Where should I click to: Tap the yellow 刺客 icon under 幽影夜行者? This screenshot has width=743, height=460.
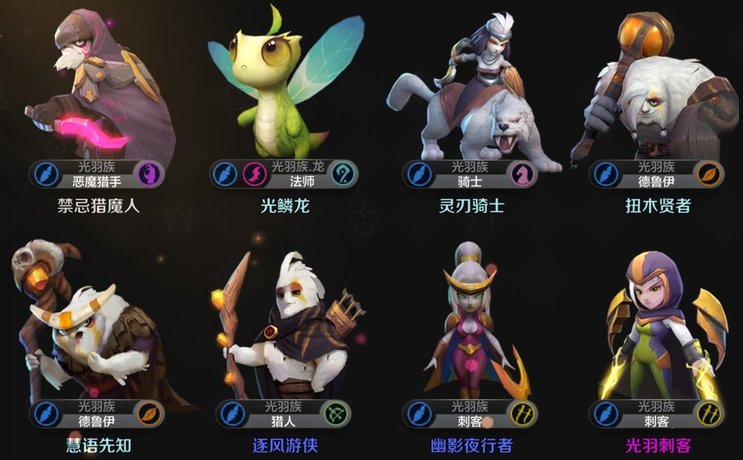click(x=523, y=413)
